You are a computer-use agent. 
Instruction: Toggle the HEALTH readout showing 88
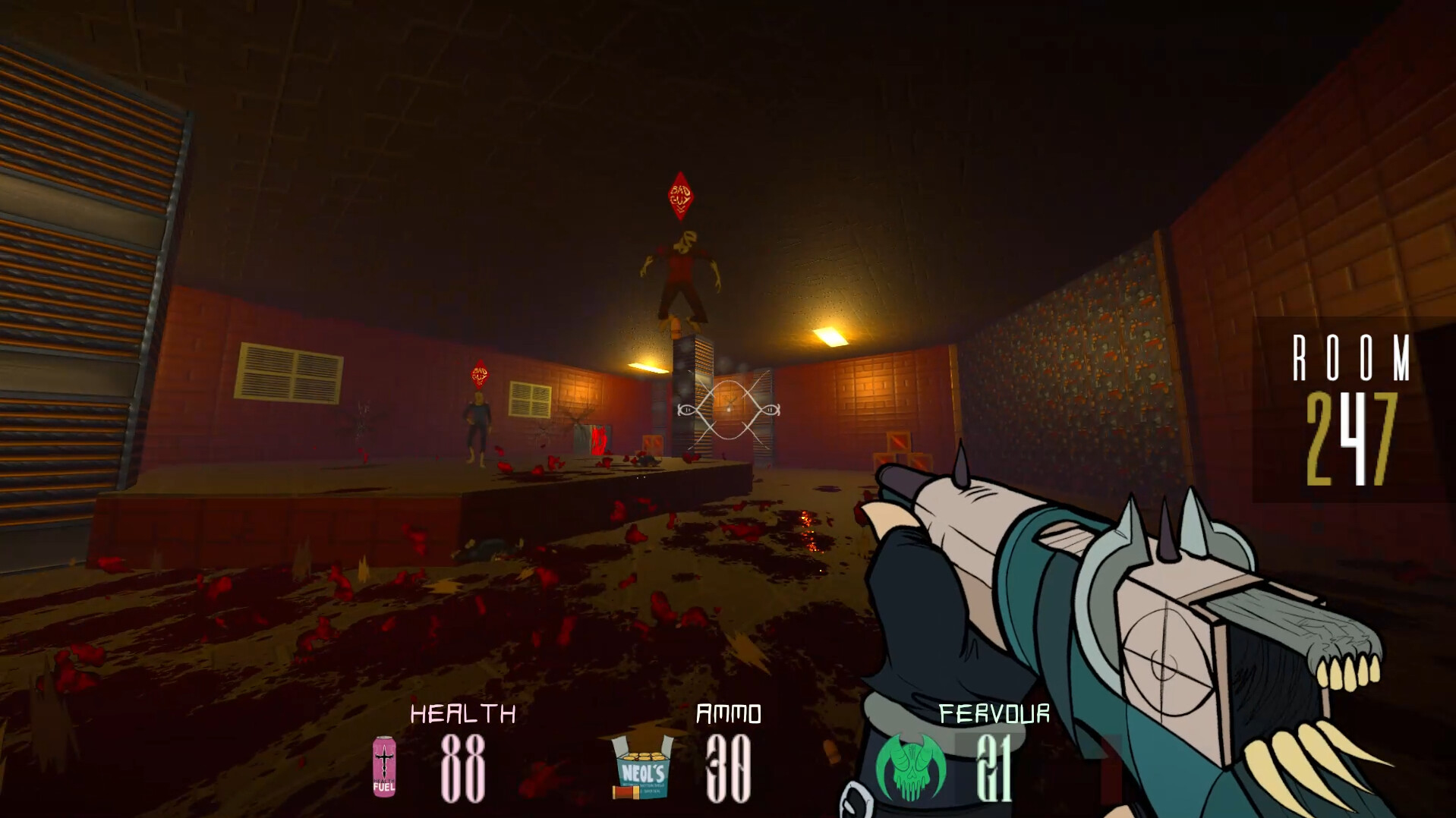click(x=465, y=769)
